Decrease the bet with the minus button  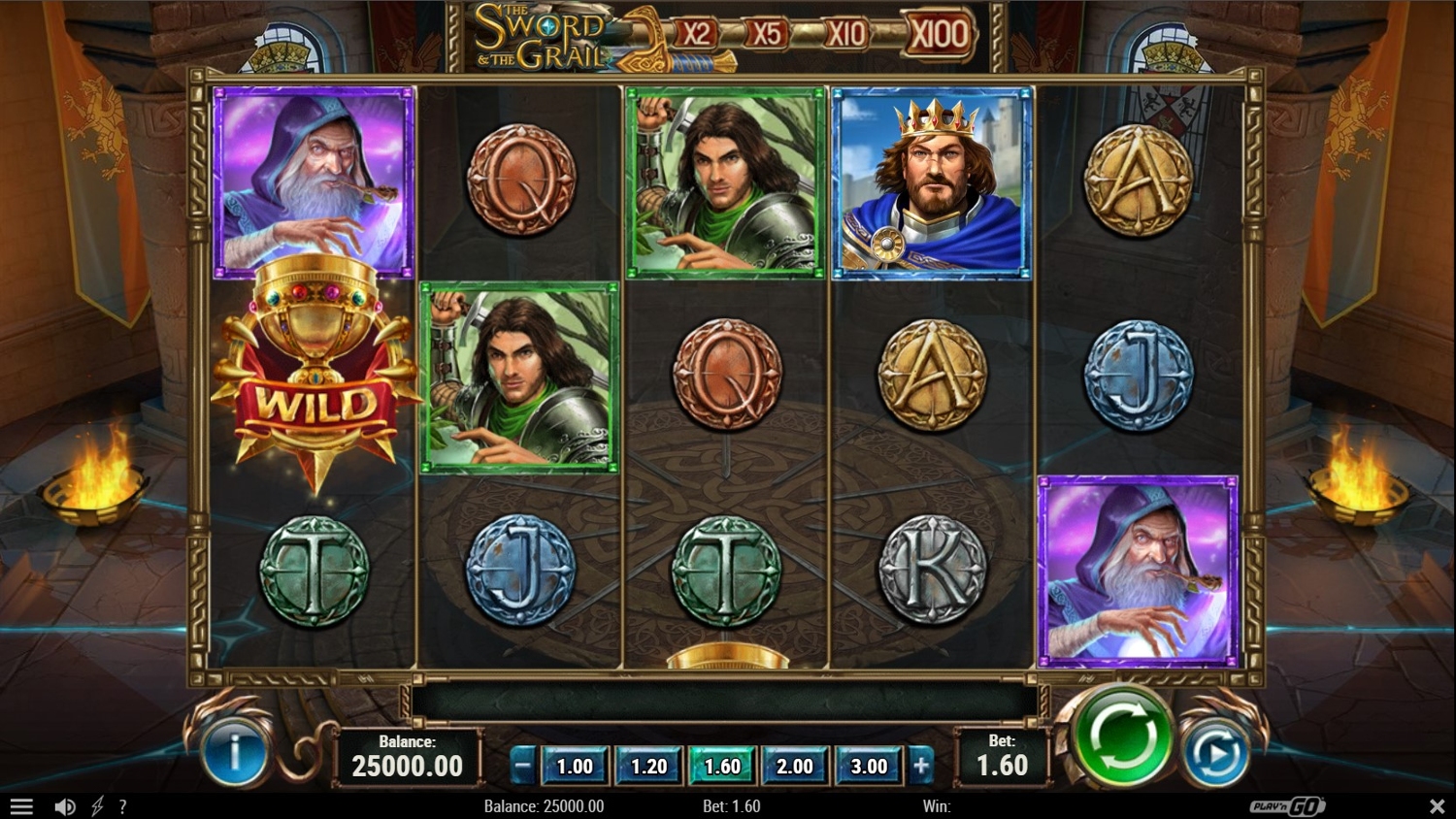pyautogui.click(x=522, y=767)
